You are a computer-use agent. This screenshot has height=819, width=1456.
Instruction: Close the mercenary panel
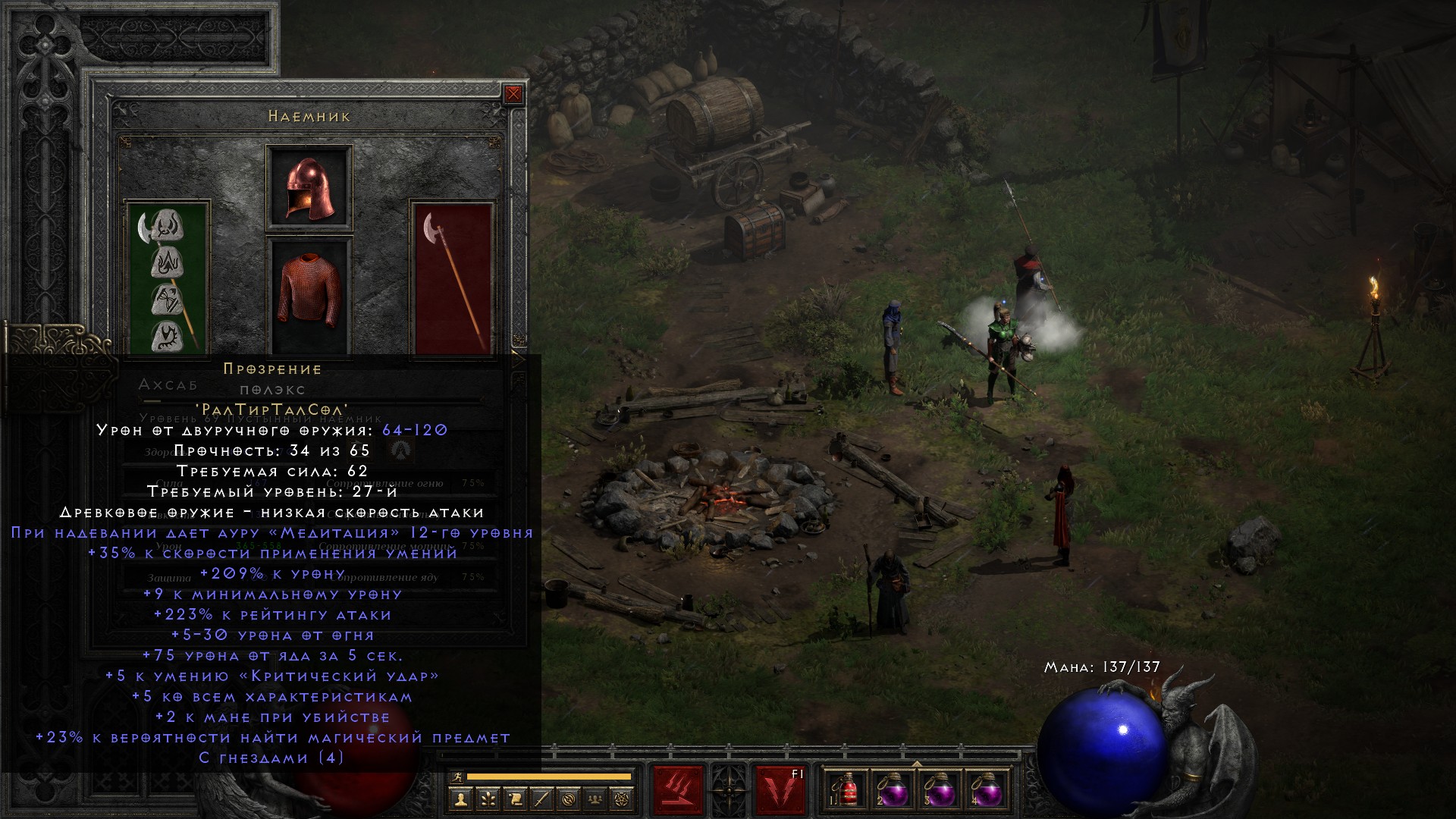[513, 94]
